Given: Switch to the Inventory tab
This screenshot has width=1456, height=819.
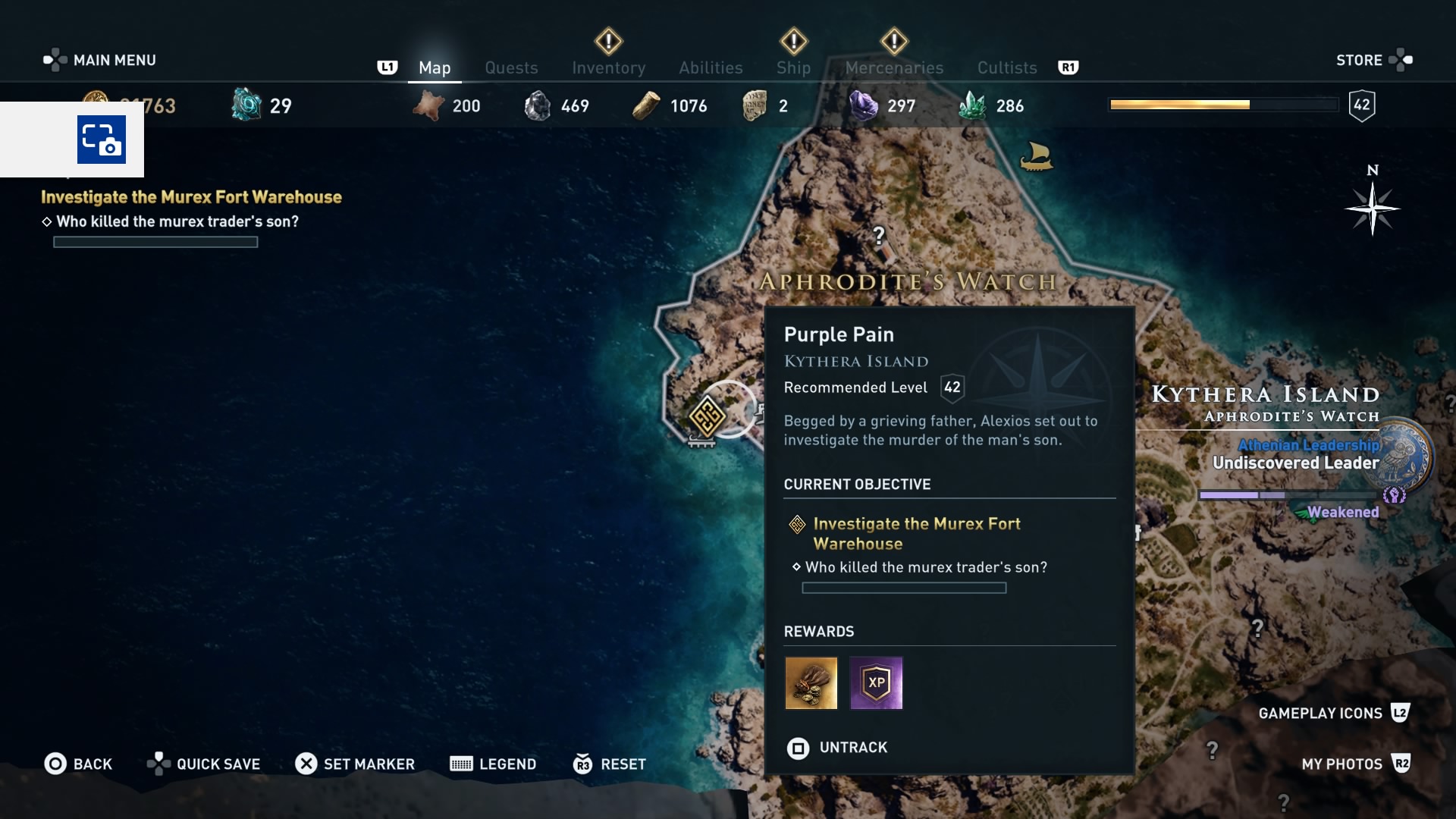Looking at the screenshot, I should [608, 67].
